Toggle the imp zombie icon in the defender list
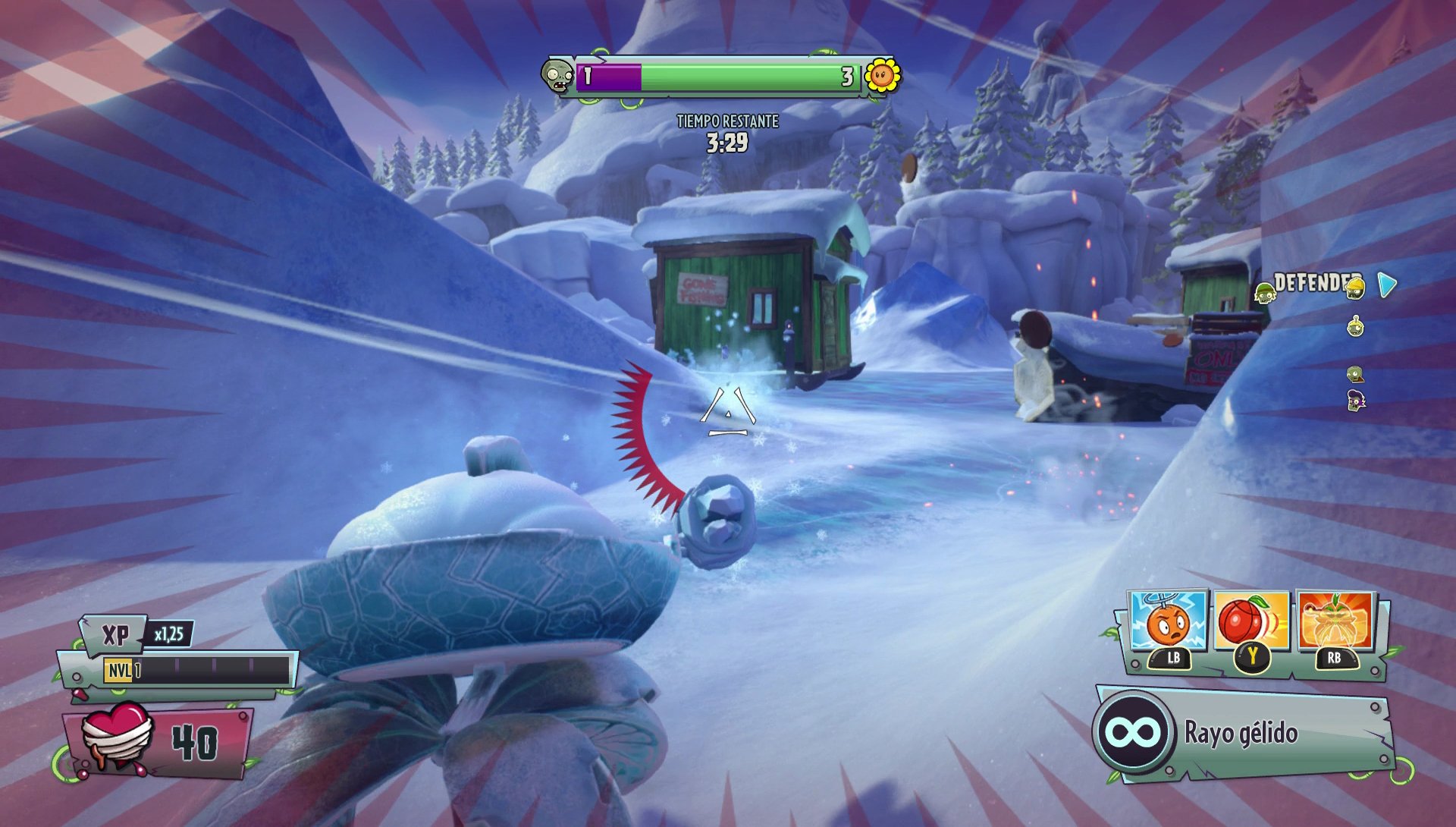This screenshot has width=1456, height=827. point(1356,401)
